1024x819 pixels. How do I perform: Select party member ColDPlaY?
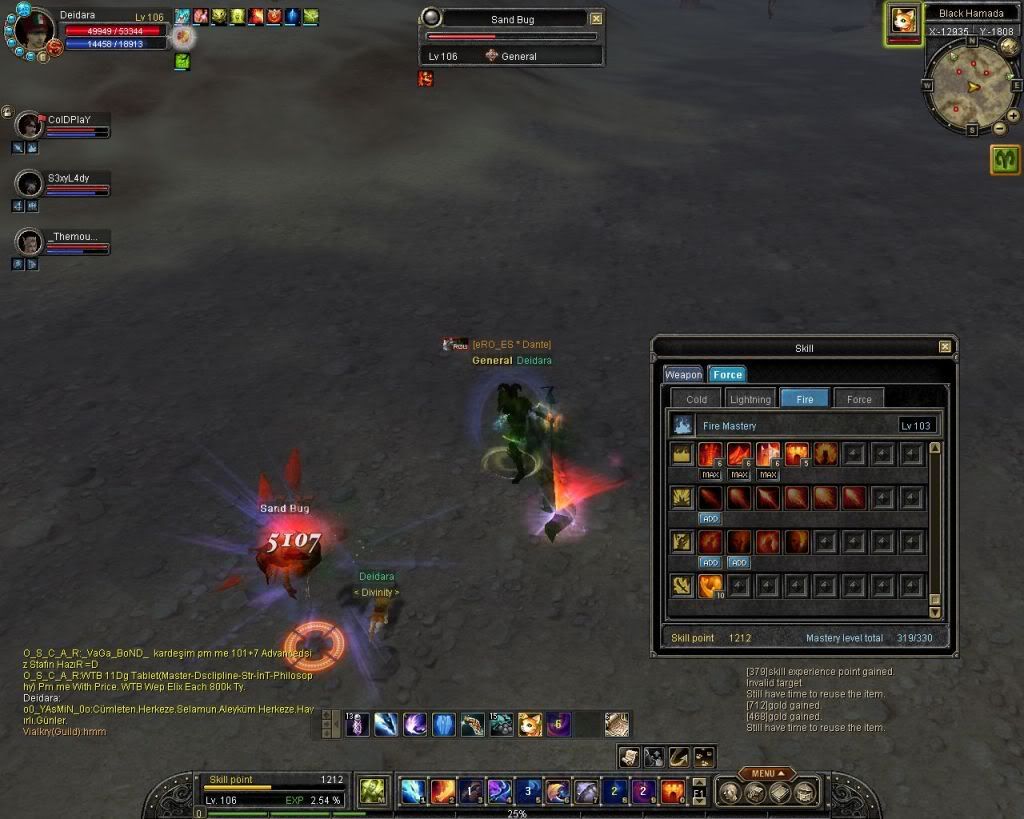coord(29,125)
